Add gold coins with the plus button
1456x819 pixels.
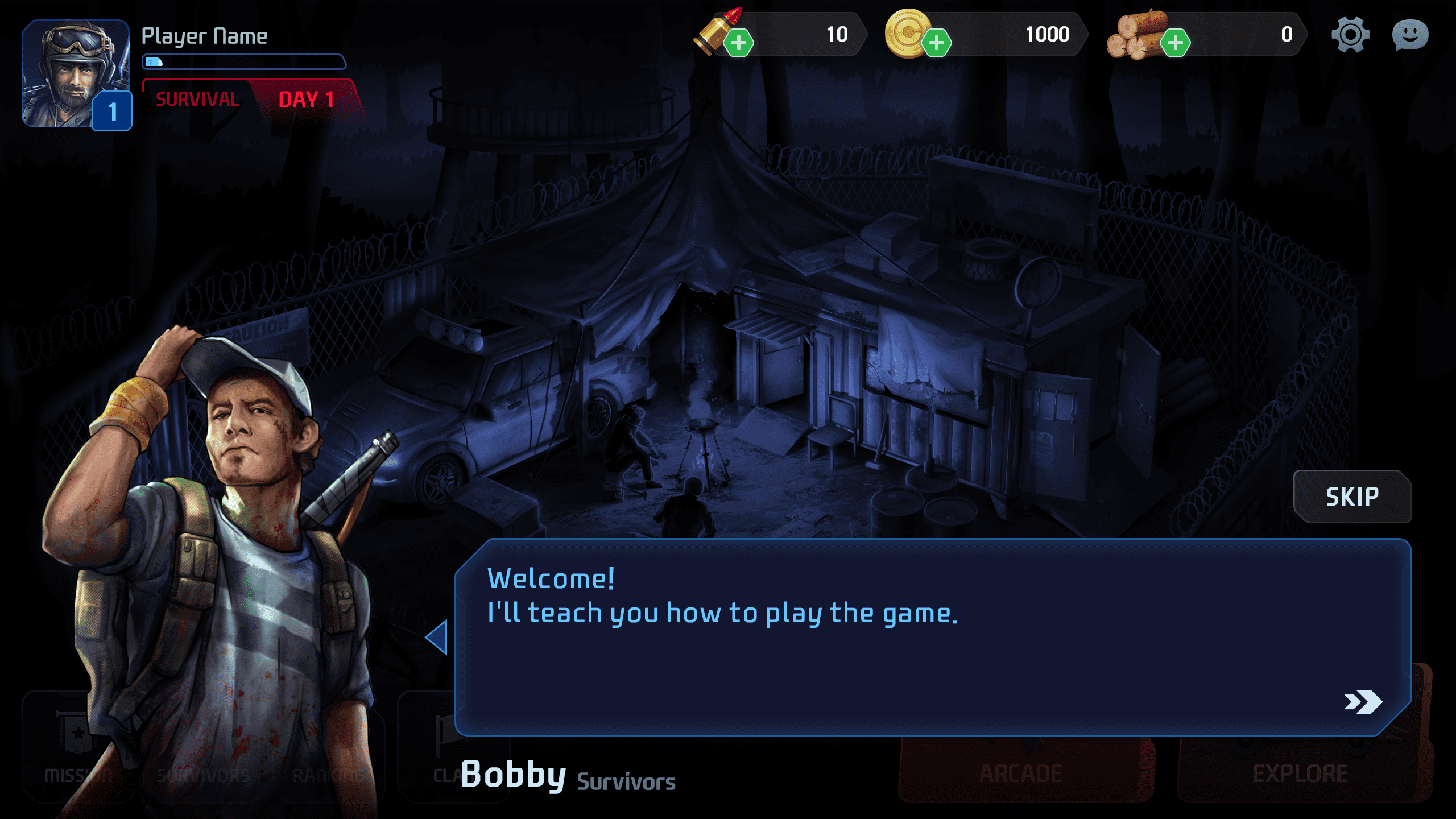coord(936,43)
